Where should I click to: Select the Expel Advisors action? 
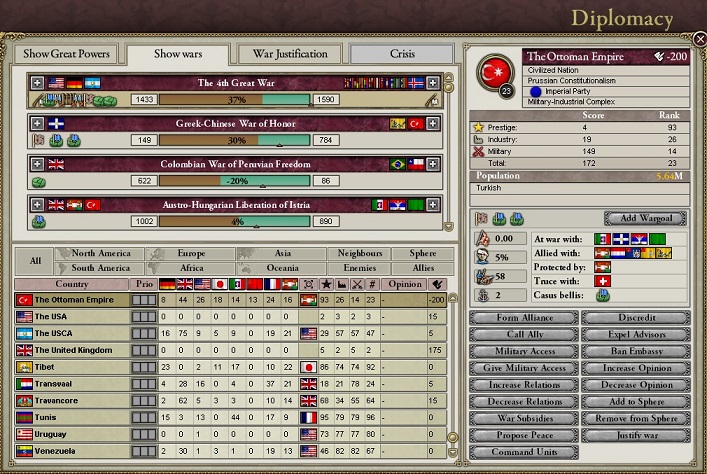point(635,335)
